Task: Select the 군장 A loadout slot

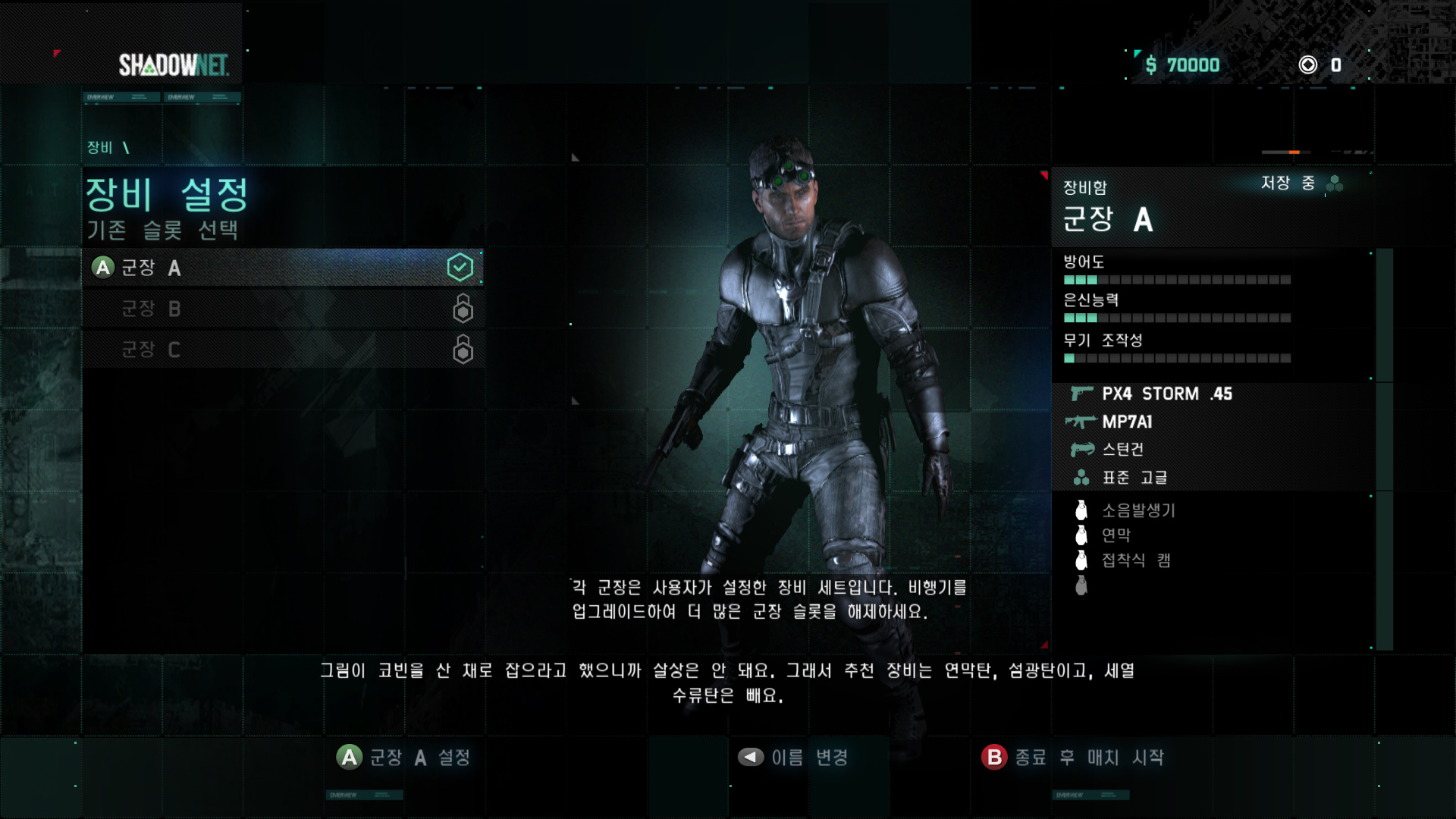Action: (282, 268)
